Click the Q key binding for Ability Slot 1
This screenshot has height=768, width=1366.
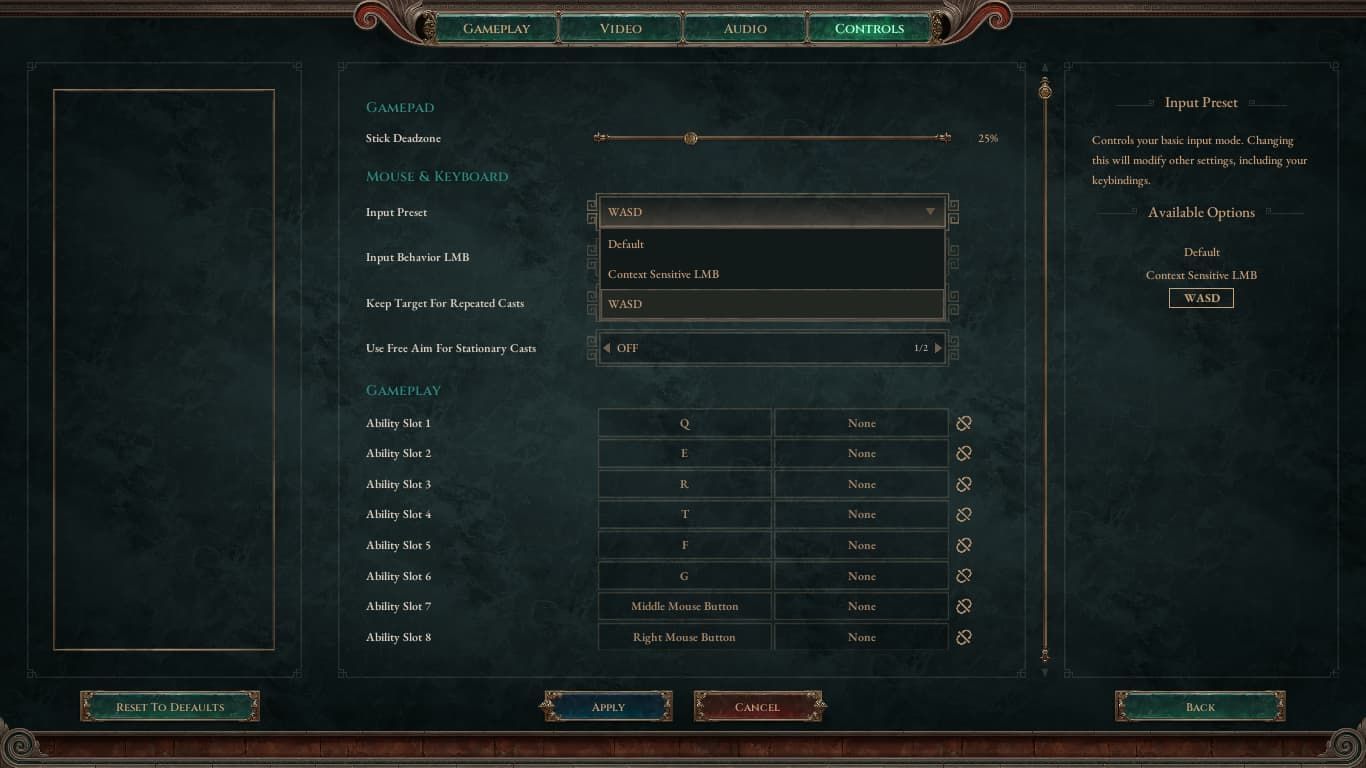(x=684, y=422)
